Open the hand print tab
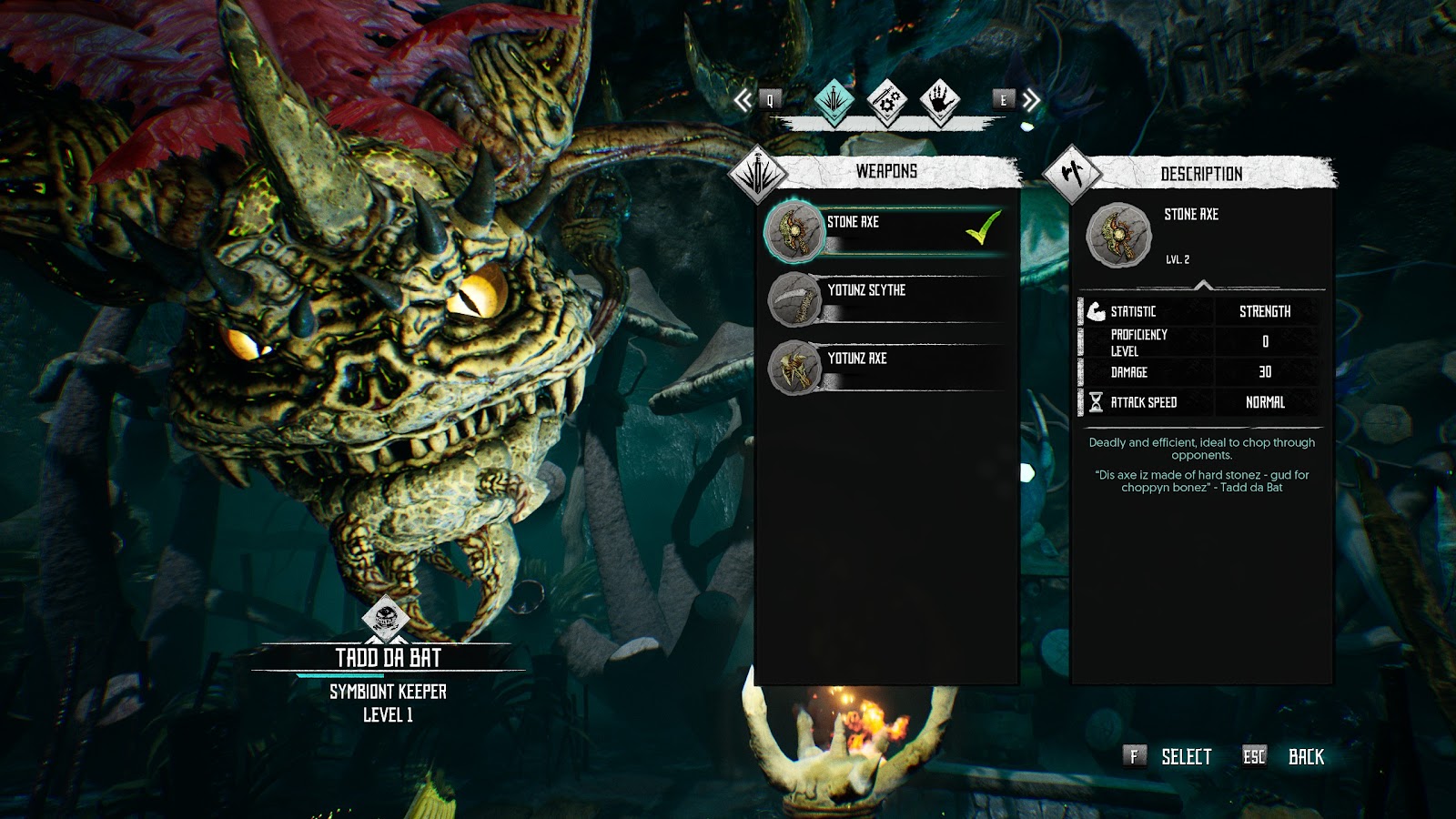This screenshot has height=819, width=1456. click(939, 100)
